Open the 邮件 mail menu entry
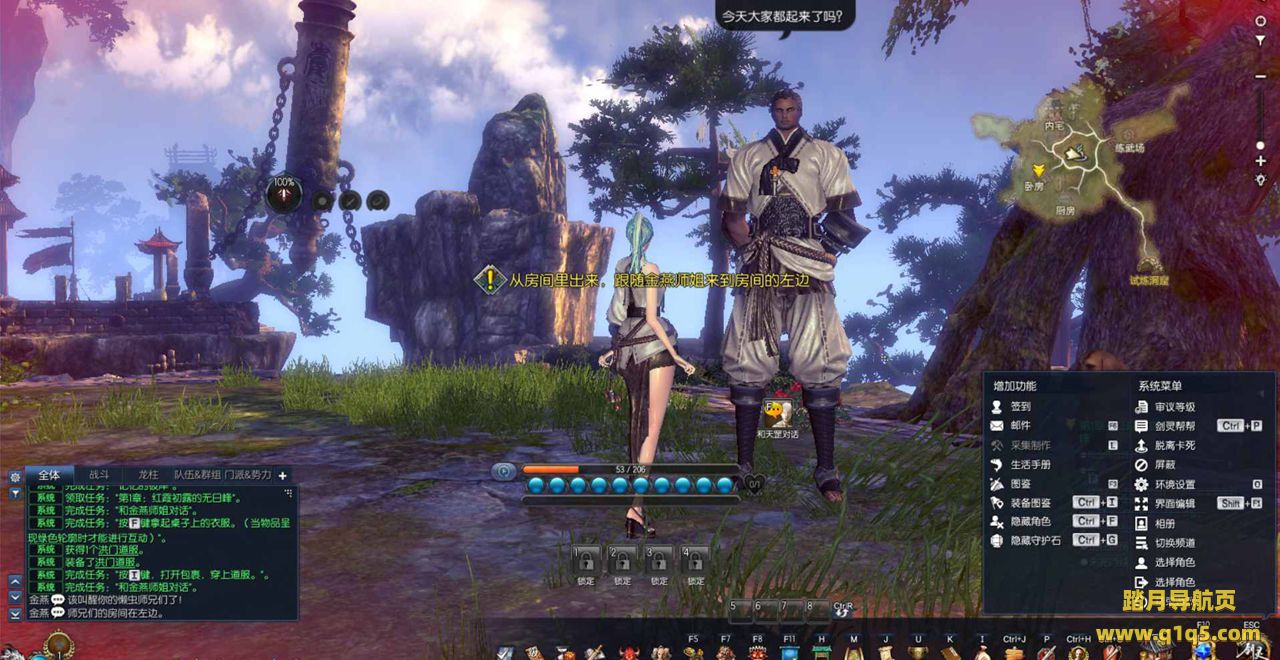This screenshot has height=660, width=1280. coord(1020,426)
